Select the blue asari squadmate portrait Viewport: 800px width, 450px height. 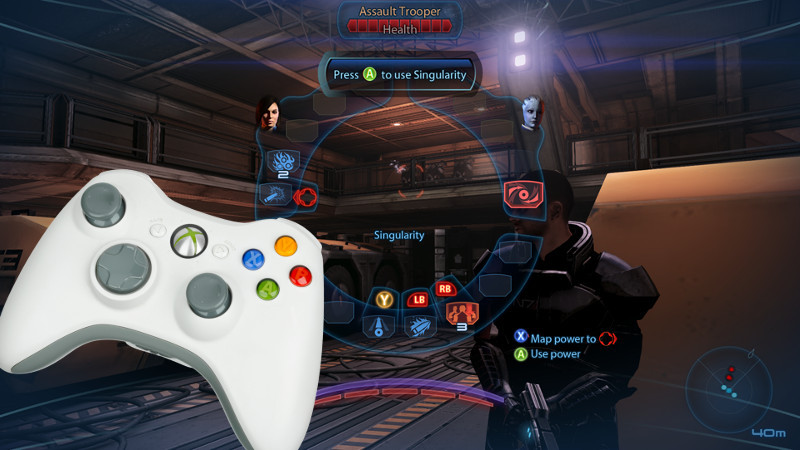530,112
